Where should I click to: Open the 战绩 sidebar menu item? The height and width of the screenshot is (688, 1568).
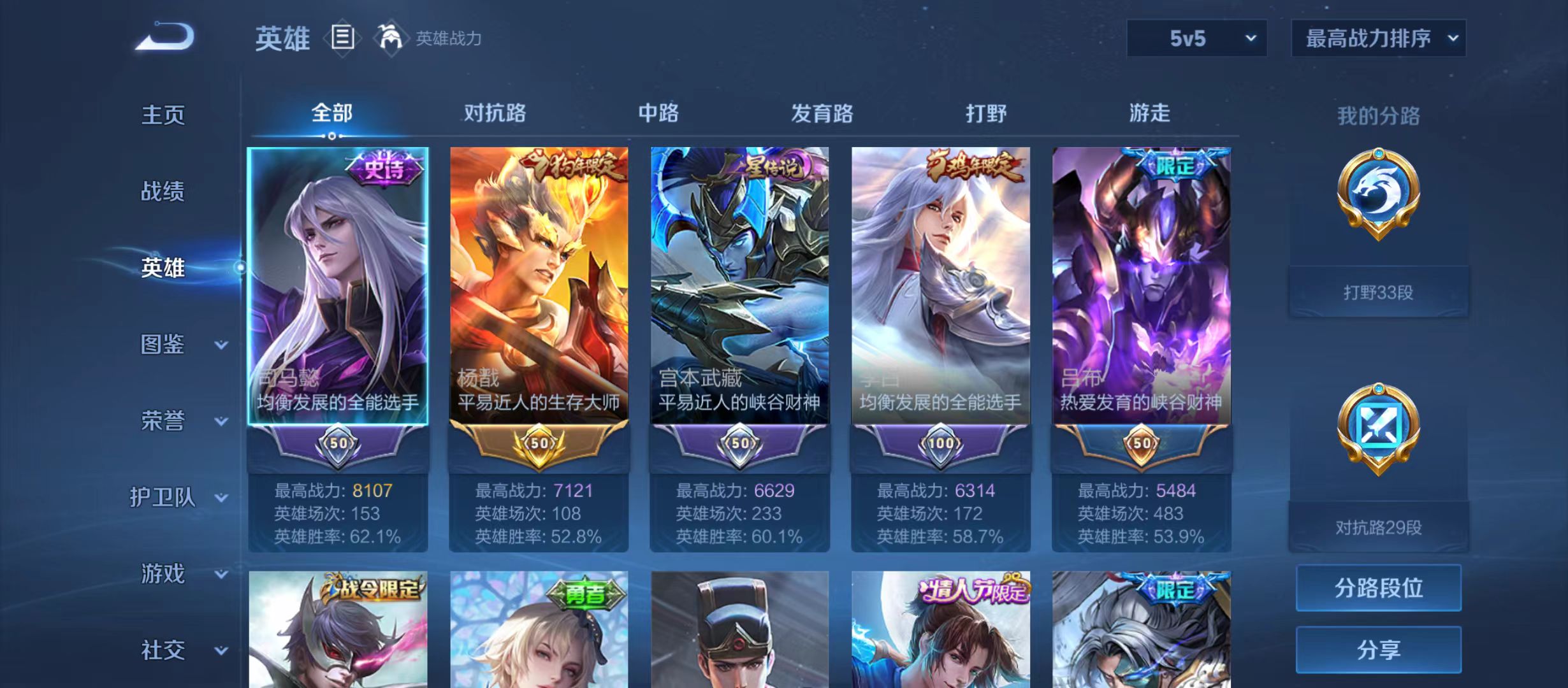[163, 192]
